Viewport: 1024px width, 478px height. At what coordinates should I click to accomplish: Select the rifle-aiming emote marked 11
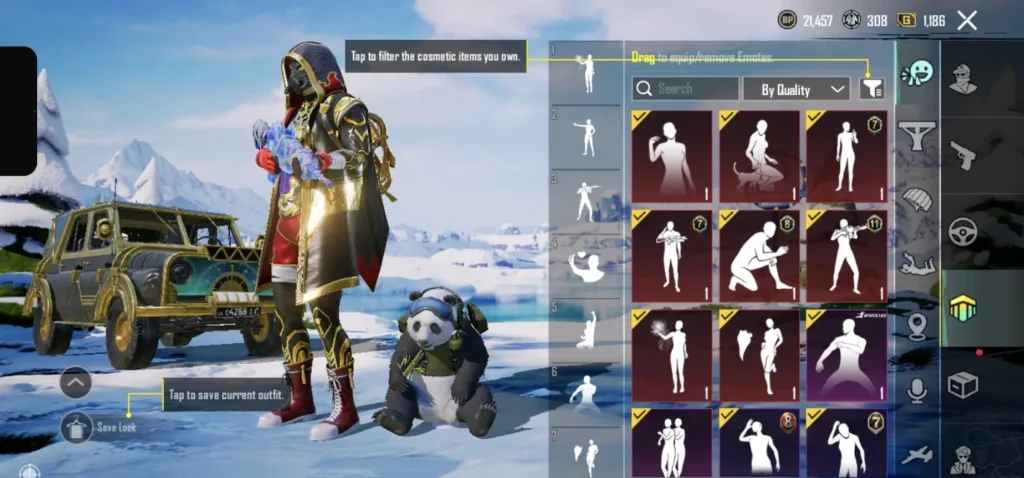click(x=846, y=256)
